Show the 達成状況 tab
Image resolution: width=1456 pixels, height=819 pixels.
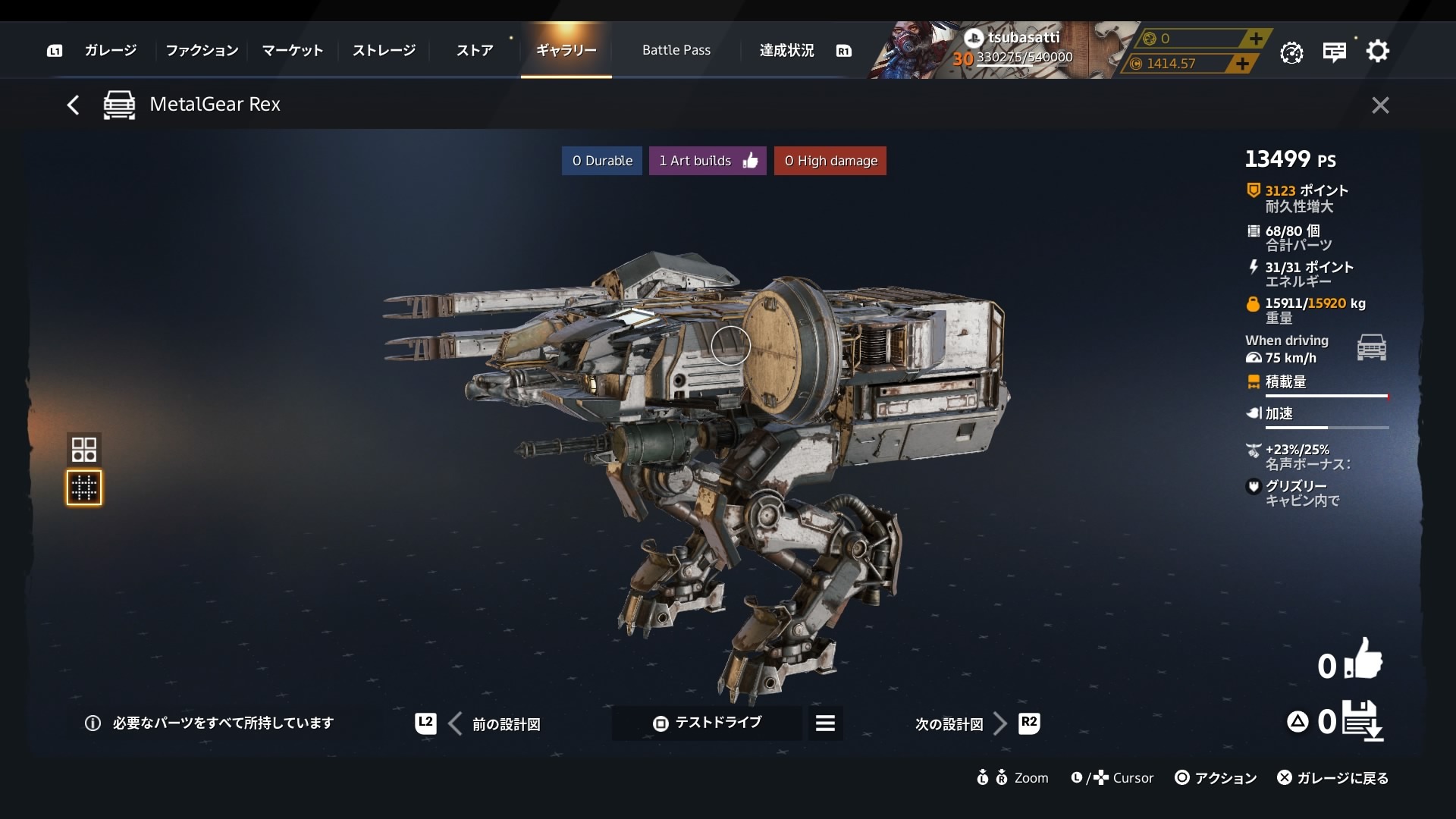coord(786,51)
